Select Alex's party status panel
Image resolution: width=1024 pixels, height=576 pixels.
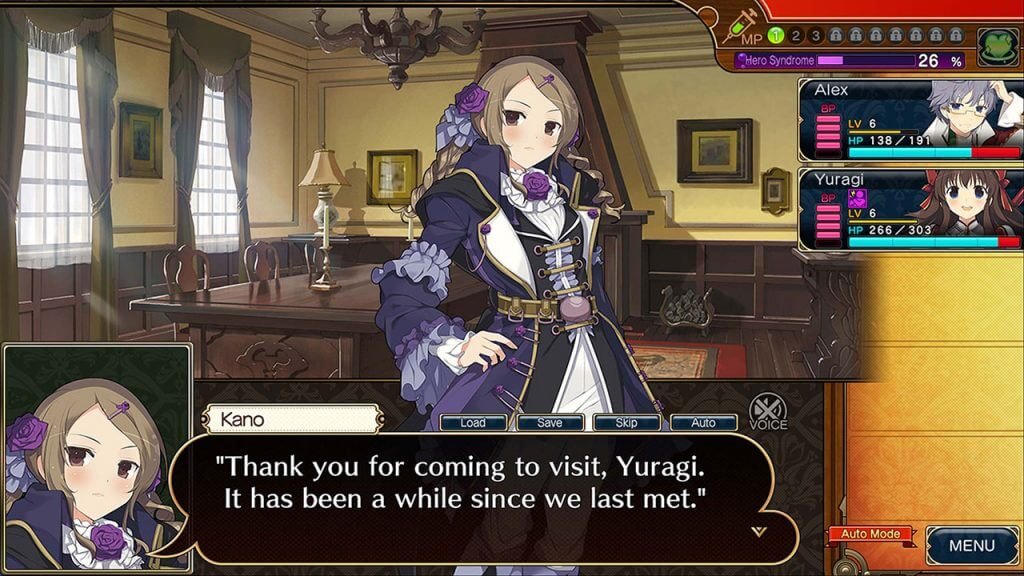point(909,120)
